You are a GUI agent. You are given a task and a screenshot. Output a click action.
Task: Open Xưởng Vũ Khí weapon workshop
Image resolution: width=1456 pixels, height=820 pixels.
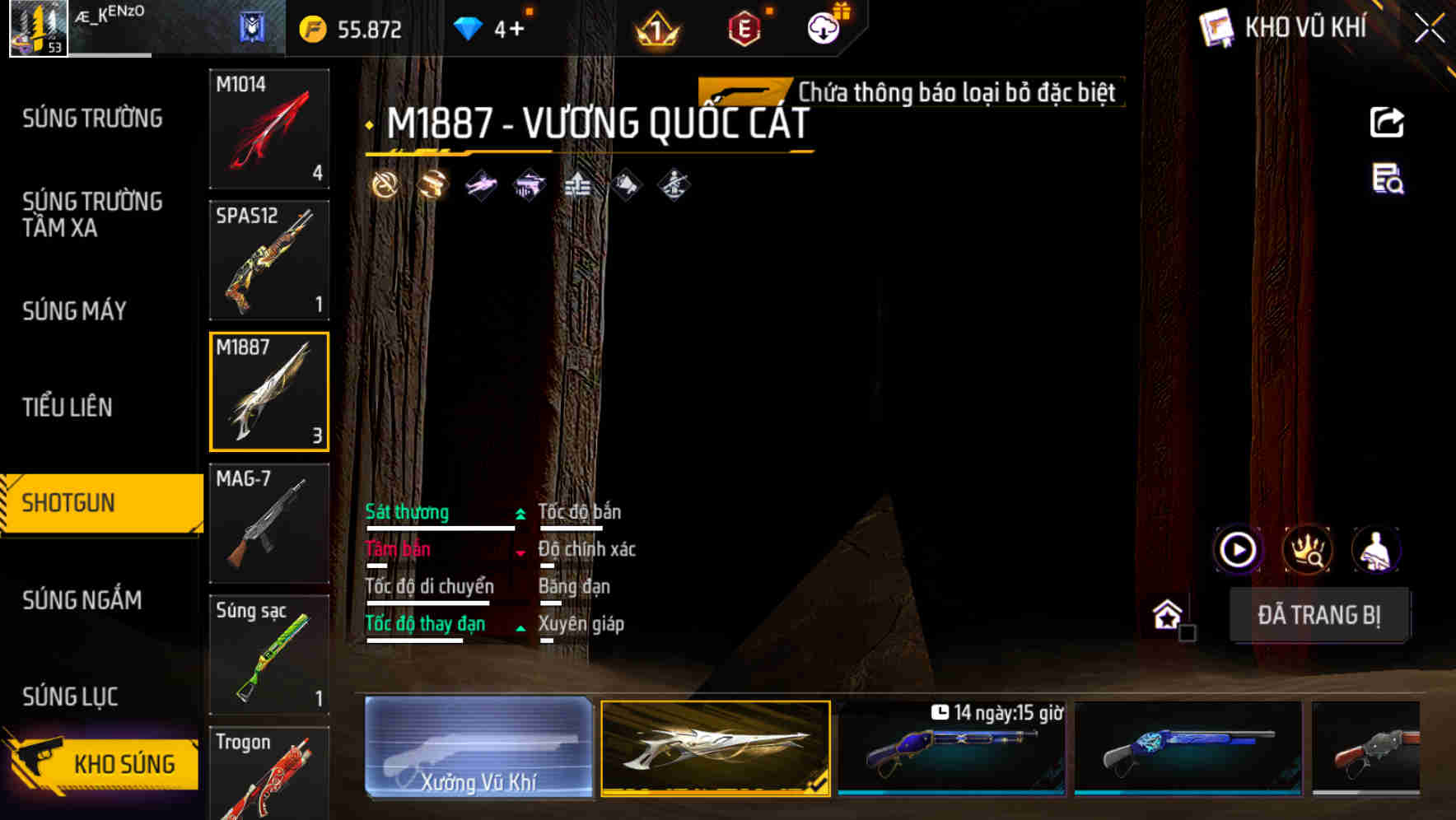click(478, 751)
